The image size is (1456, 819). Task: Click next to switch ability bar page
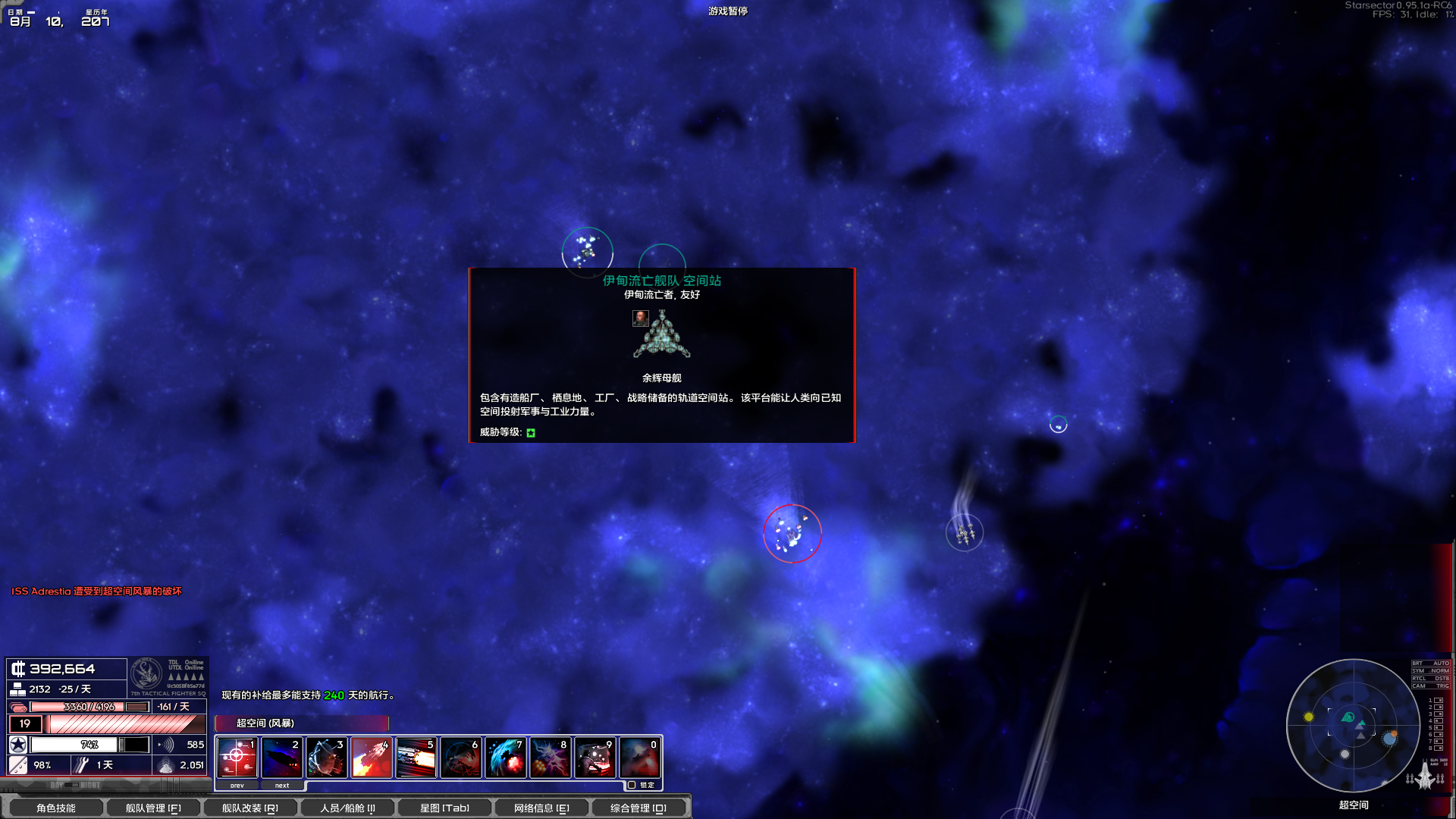[281, 786]
